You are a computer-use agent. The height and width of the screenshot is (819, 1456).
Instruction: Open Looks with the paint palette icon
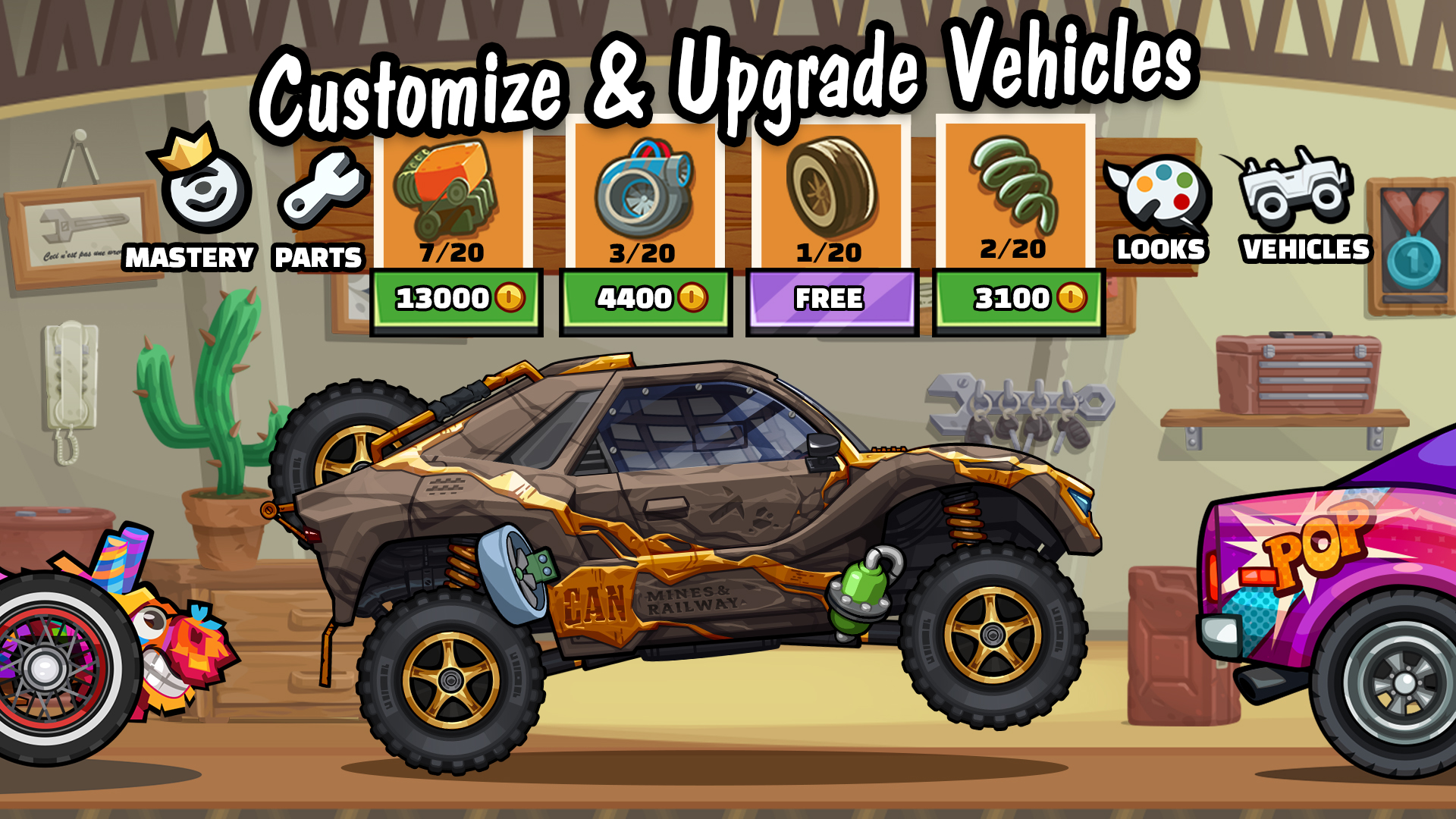tap(1157, 190)
